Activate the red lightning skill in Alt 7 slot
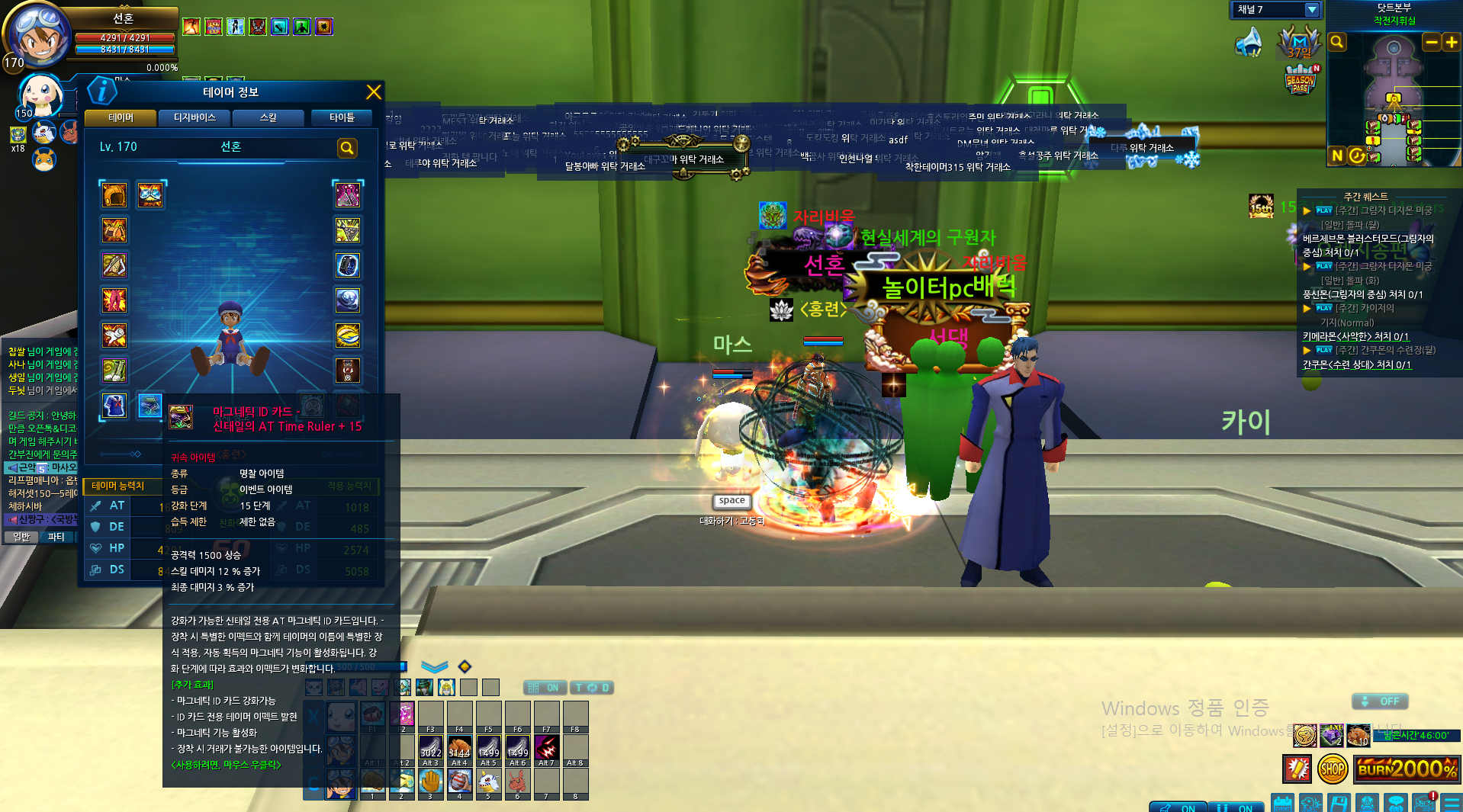1463x812 pixels. [546, 748]
